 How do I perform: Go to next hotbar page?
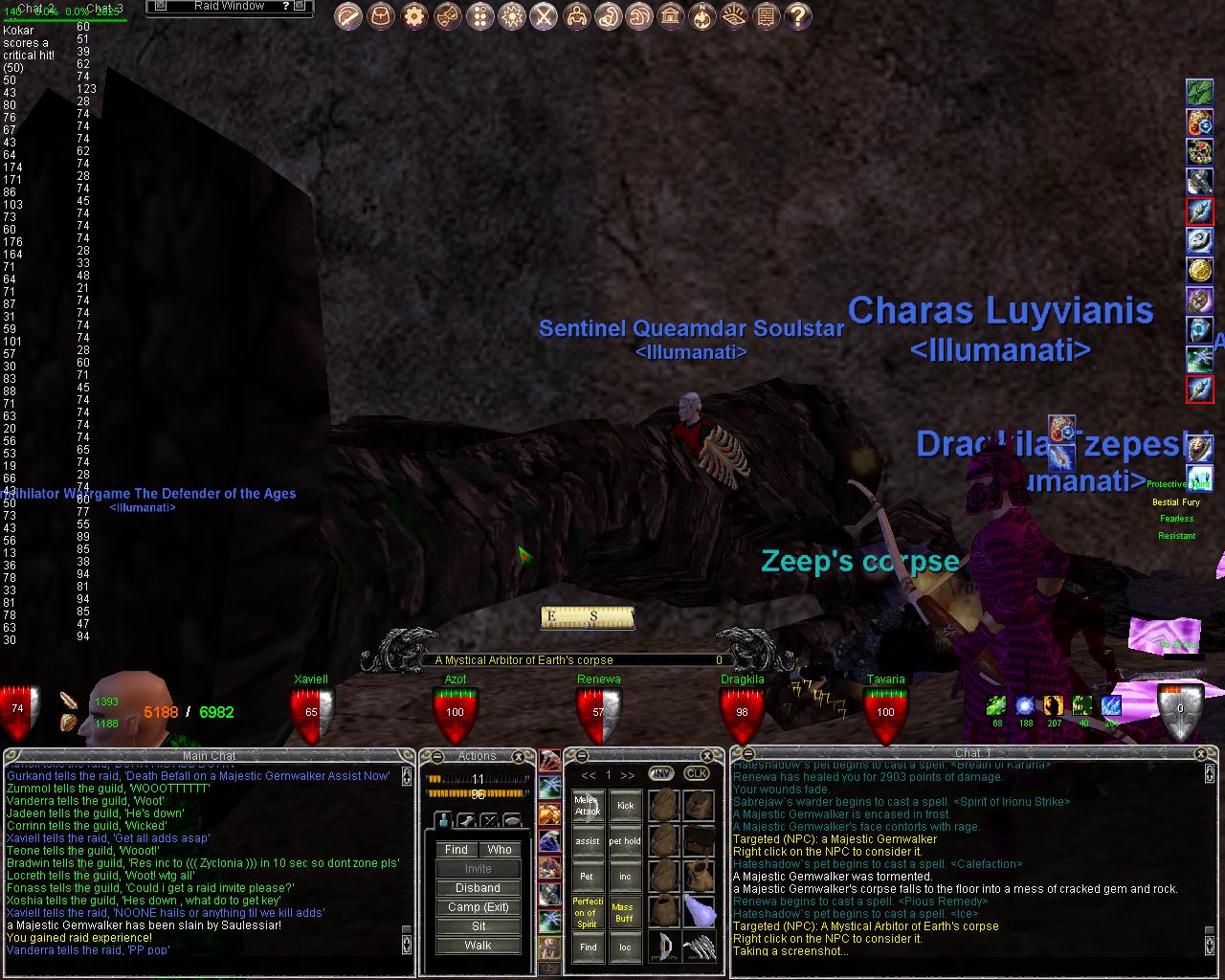click(x=628, y=775)
